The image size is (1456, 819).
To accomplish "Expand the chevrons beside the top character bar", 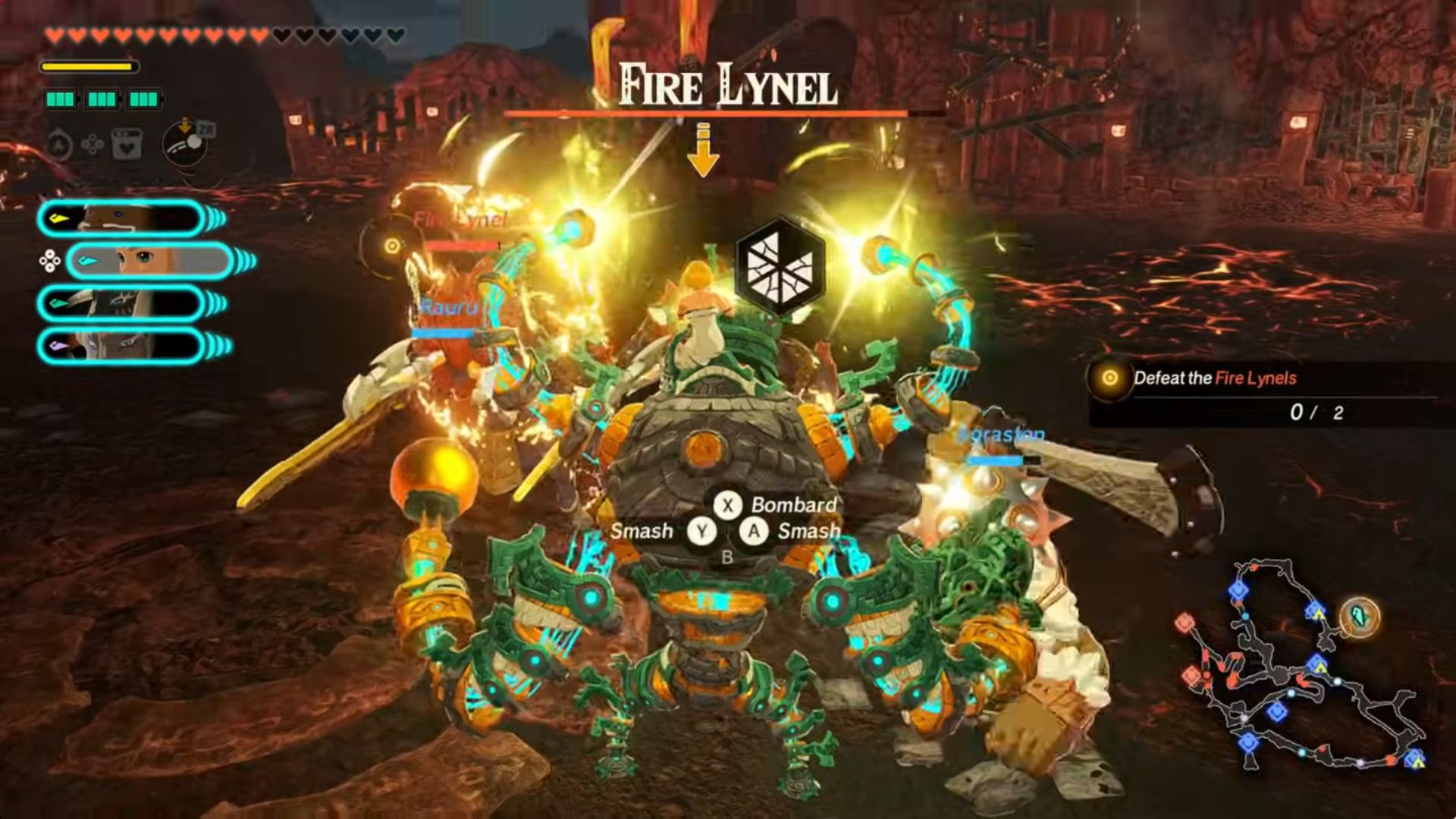I will point(216,218).
